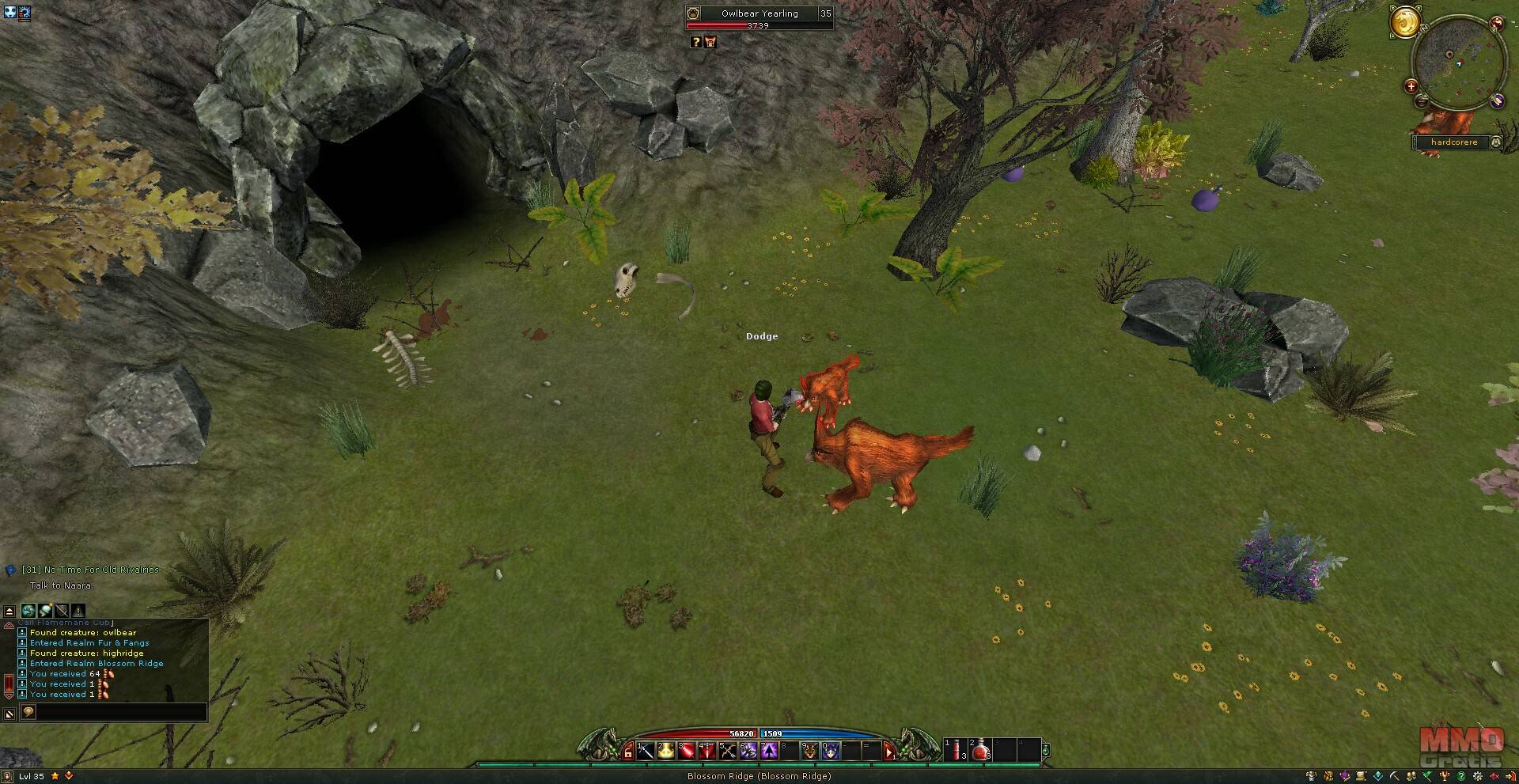This screenshot has width=1519, height=784.
Task: Drink the round red health potion
Action: coord(981,750)
